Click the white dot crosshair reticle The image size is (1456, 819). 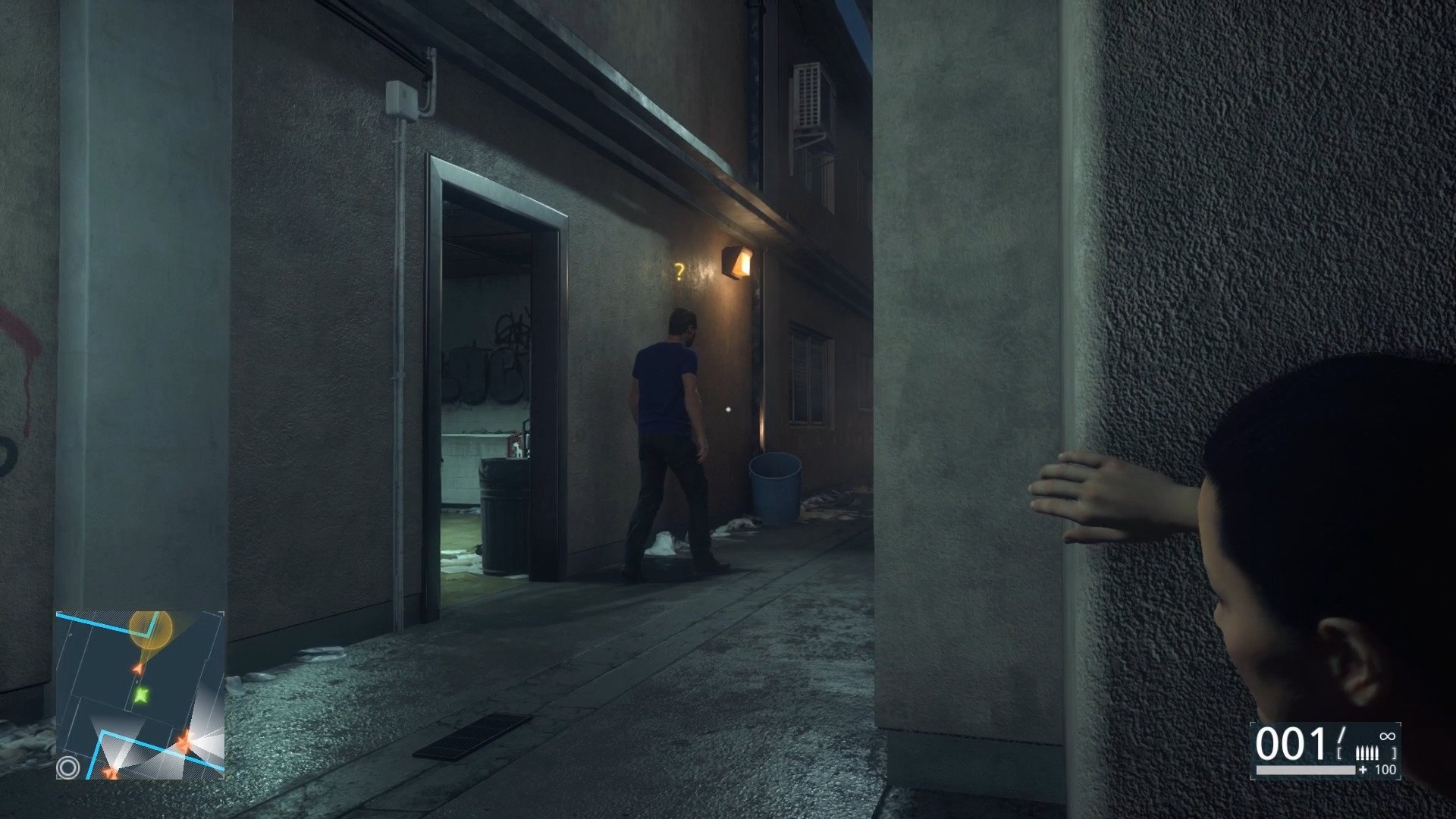tap(729, 409)
